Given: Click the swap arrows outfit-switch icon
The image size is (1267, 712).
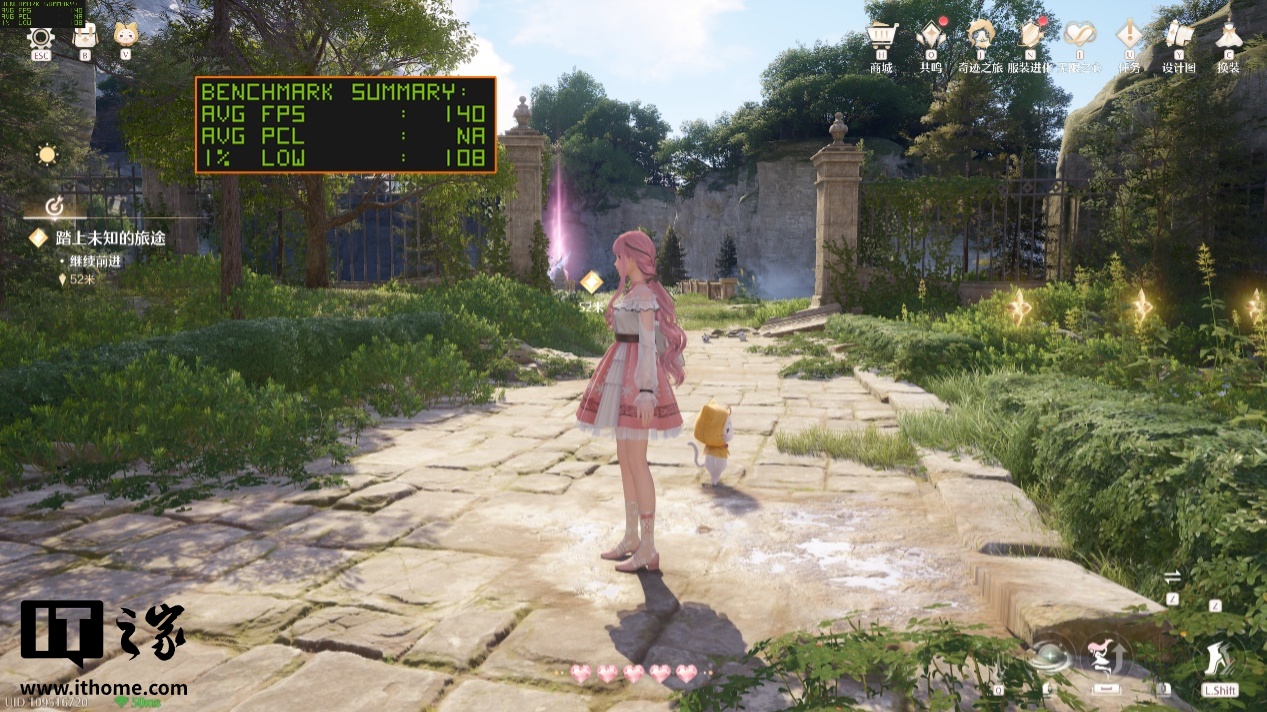Looking at the screenshot, I should pyautogui.click(x=1173, y=577).
